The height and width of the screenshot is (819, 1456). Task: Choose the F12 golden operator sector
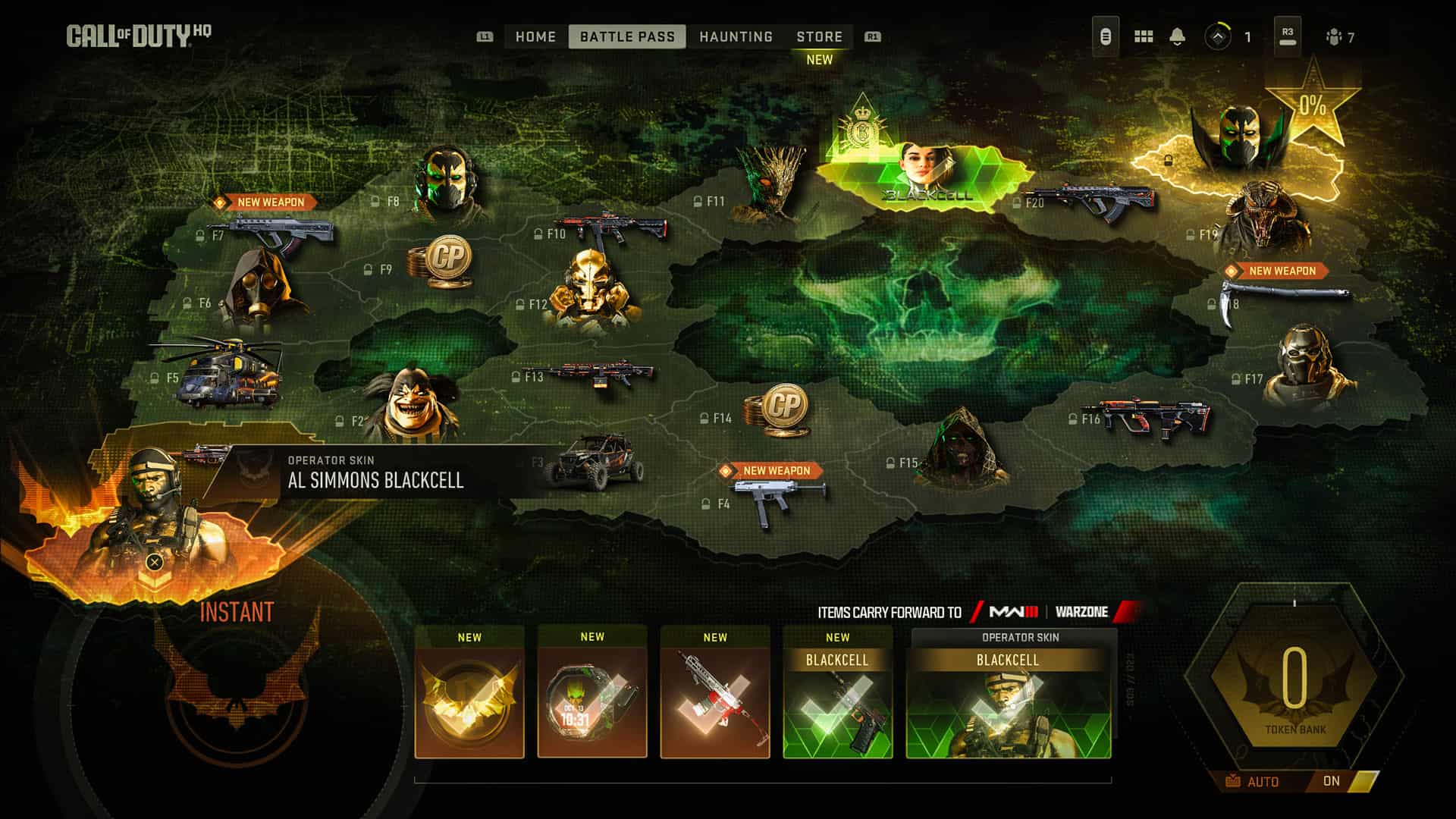point(593,292)
